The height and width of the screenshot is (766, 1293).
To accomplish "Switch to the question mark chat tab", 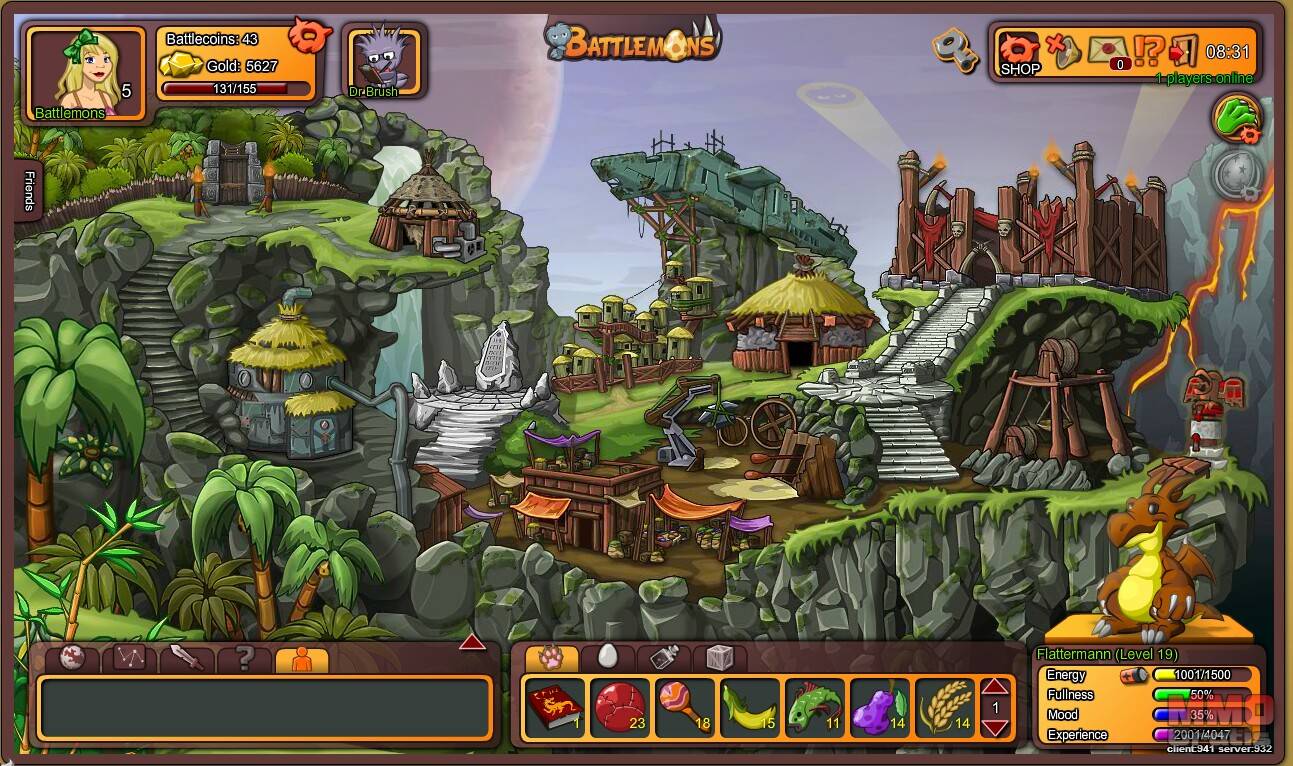I will [244, 658].
